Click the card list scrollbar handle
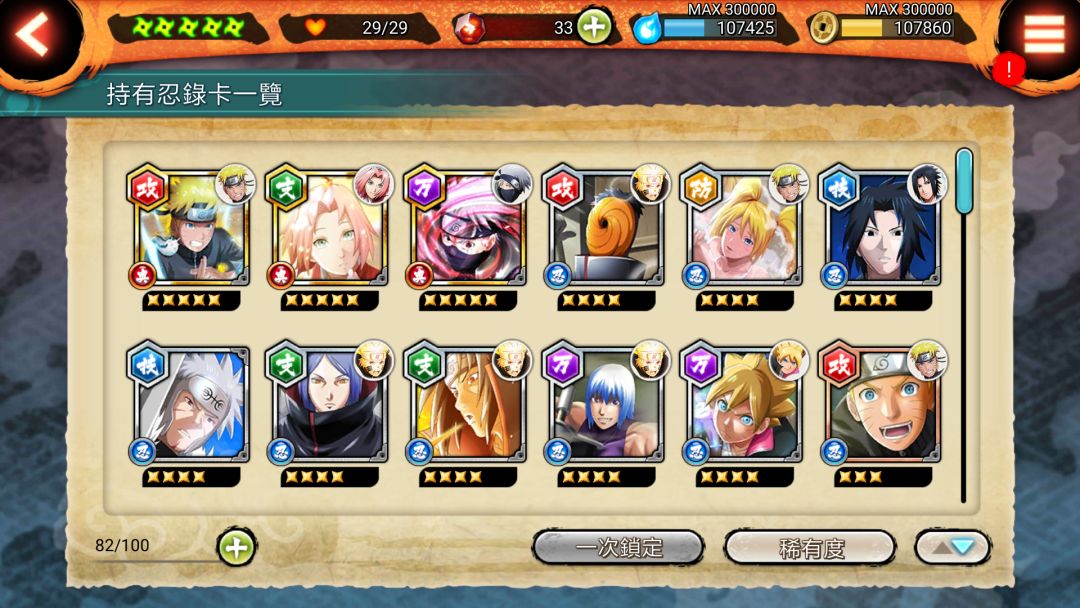The height and width of the screenshot is (608, 1080). (x=963, y=181)
